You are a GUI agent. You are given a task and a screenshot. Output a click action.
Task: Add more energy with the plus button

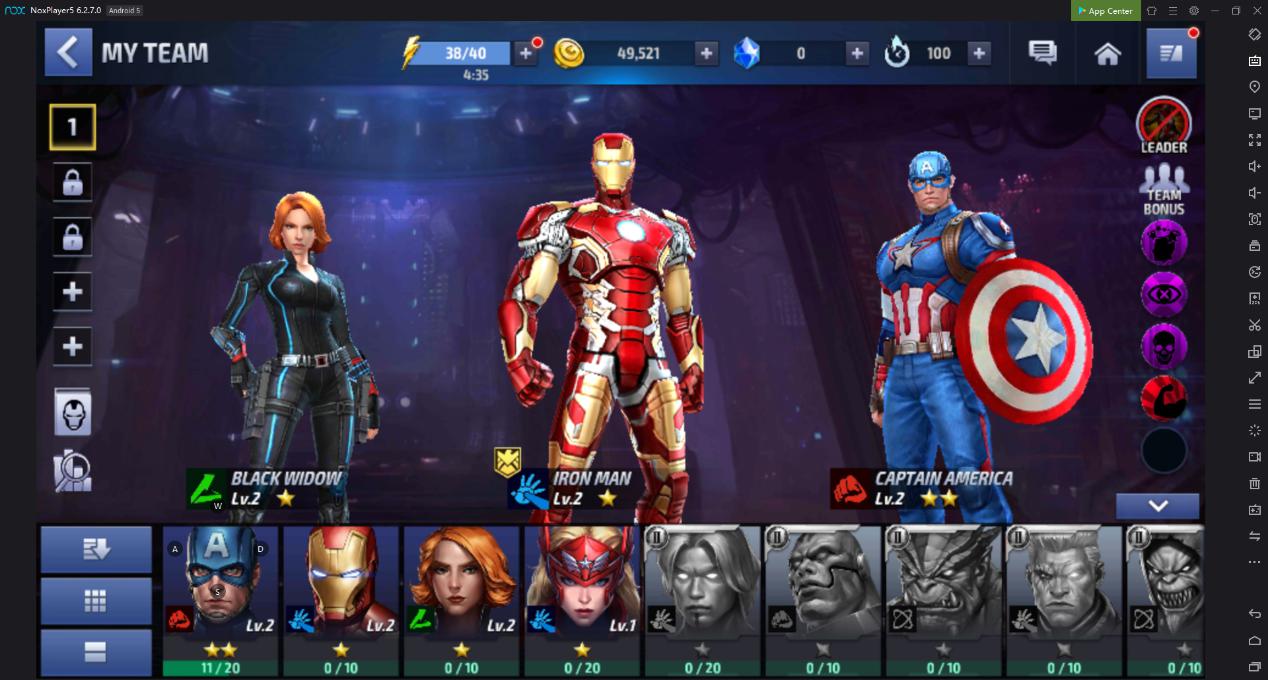click(525, 53)
